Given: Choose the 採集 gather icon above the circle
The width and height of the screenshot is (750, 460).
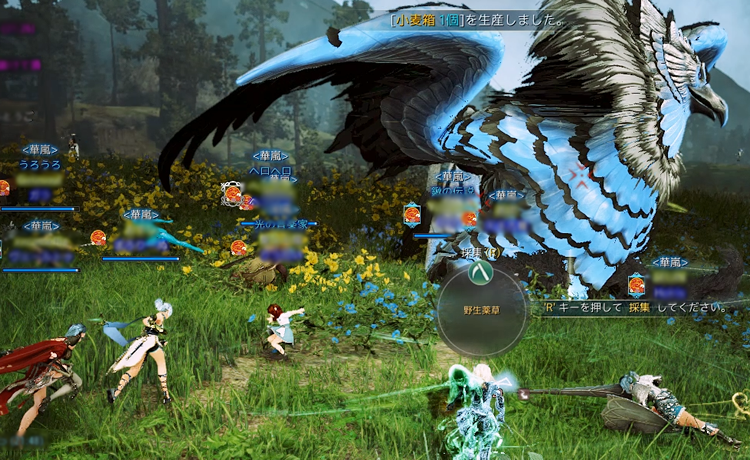Looking at the screenshot, I should 481,274.
